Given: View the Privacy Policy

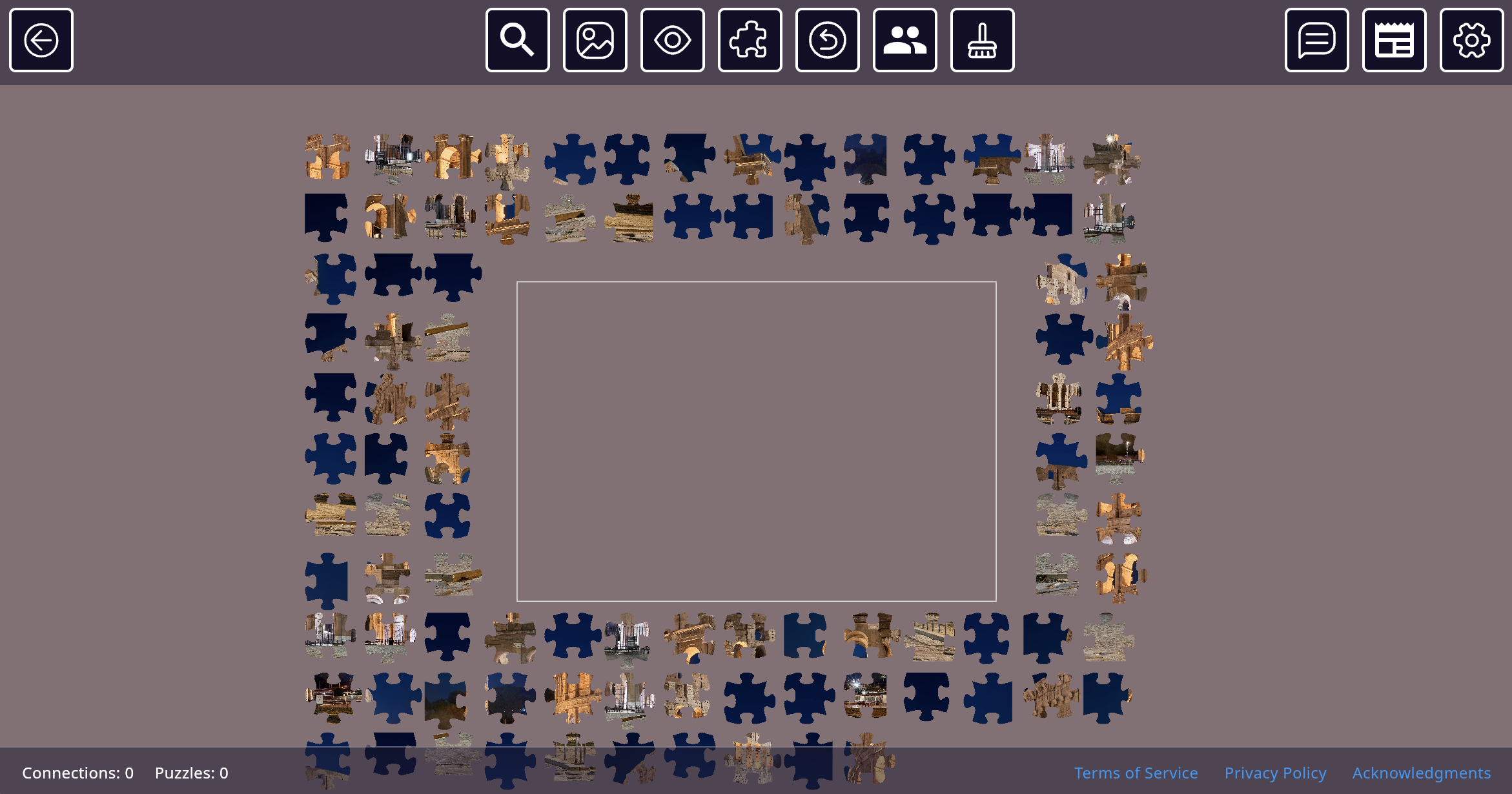Looking at the screenshot, I should (1275, 772).
